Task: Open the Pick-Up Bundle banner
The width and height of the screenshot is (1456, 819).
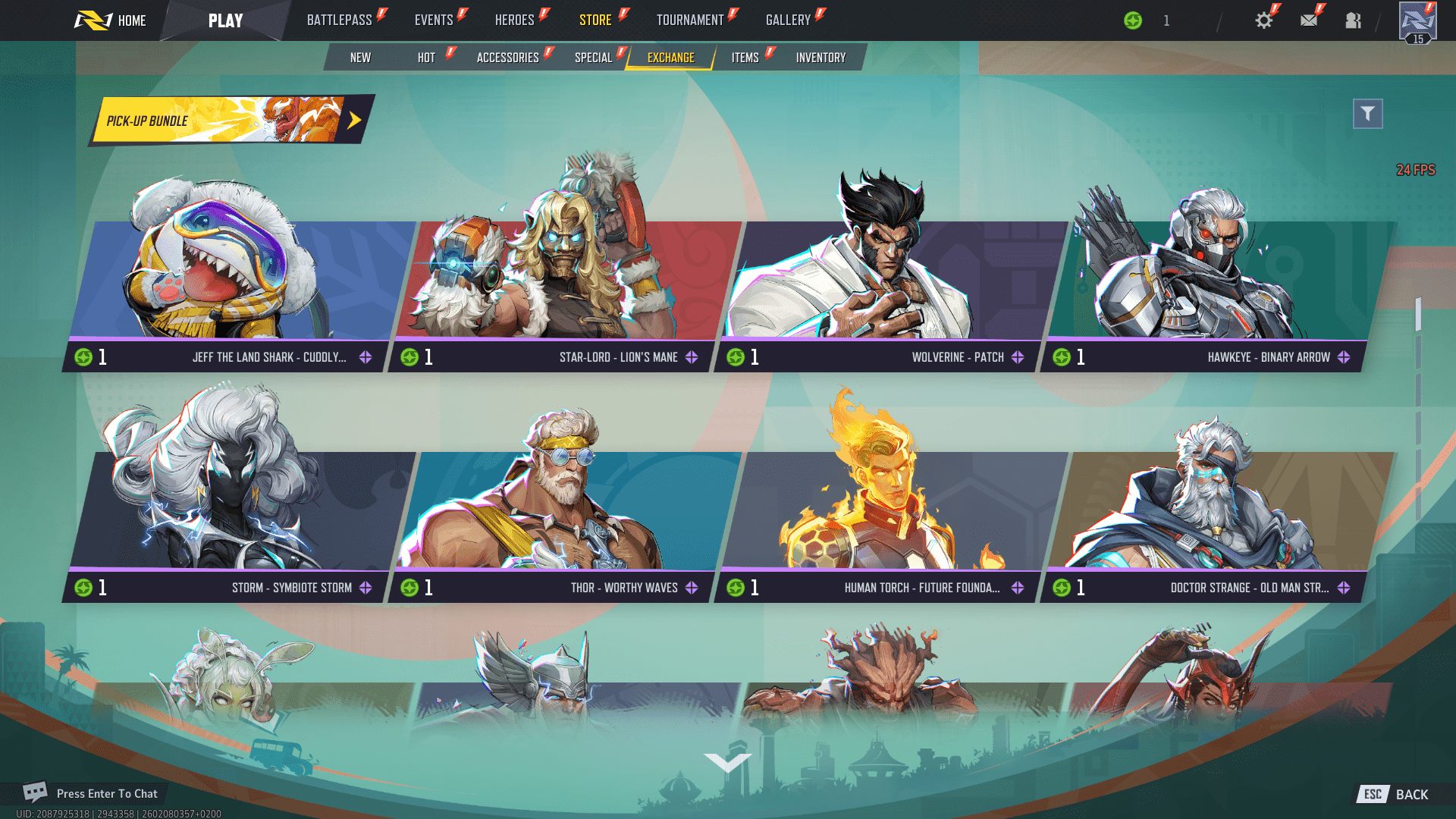Action: coord(227,118)
